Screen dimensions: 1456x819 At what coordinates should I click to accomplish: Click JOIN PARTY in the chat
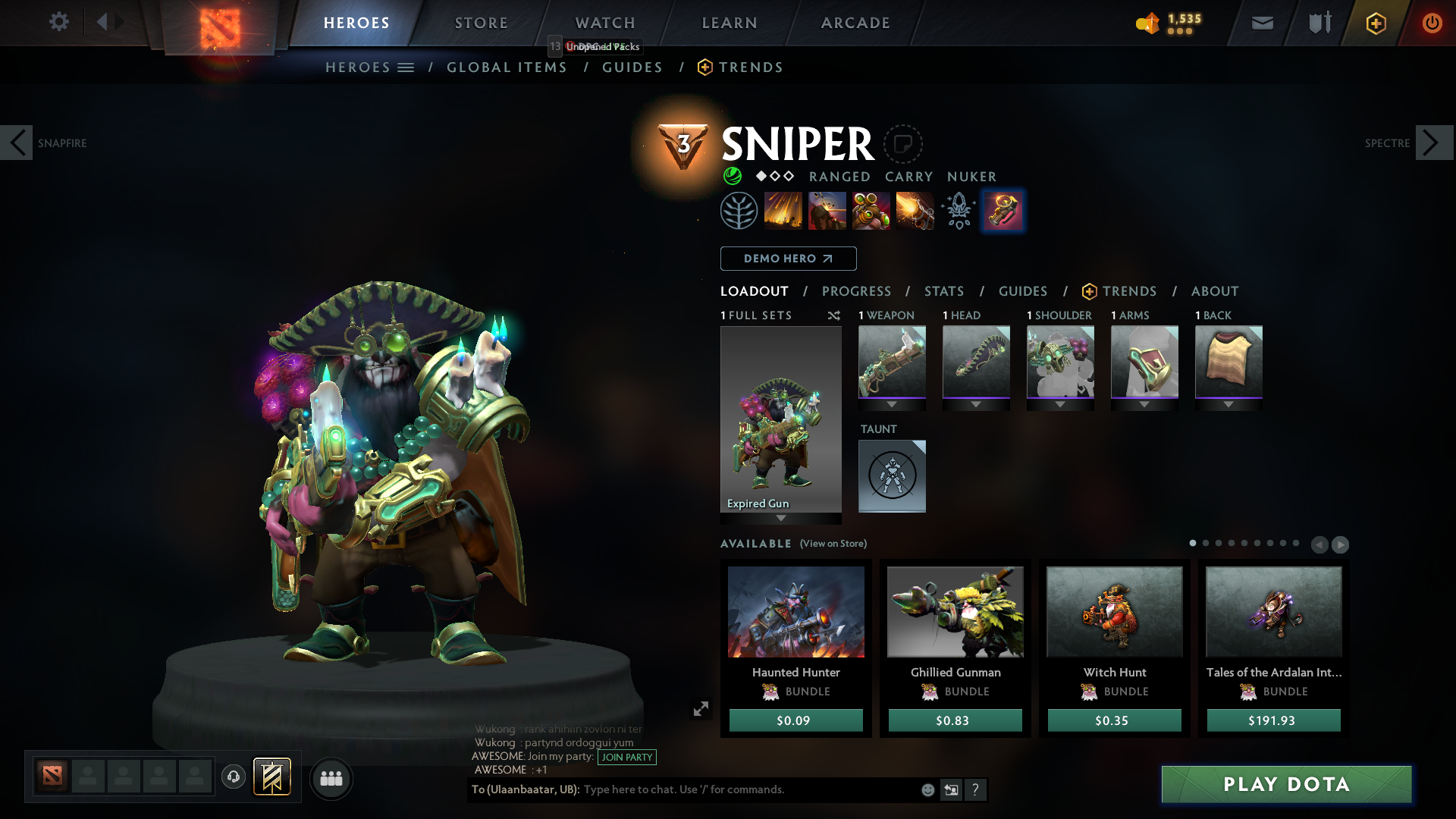click(626, 758)
